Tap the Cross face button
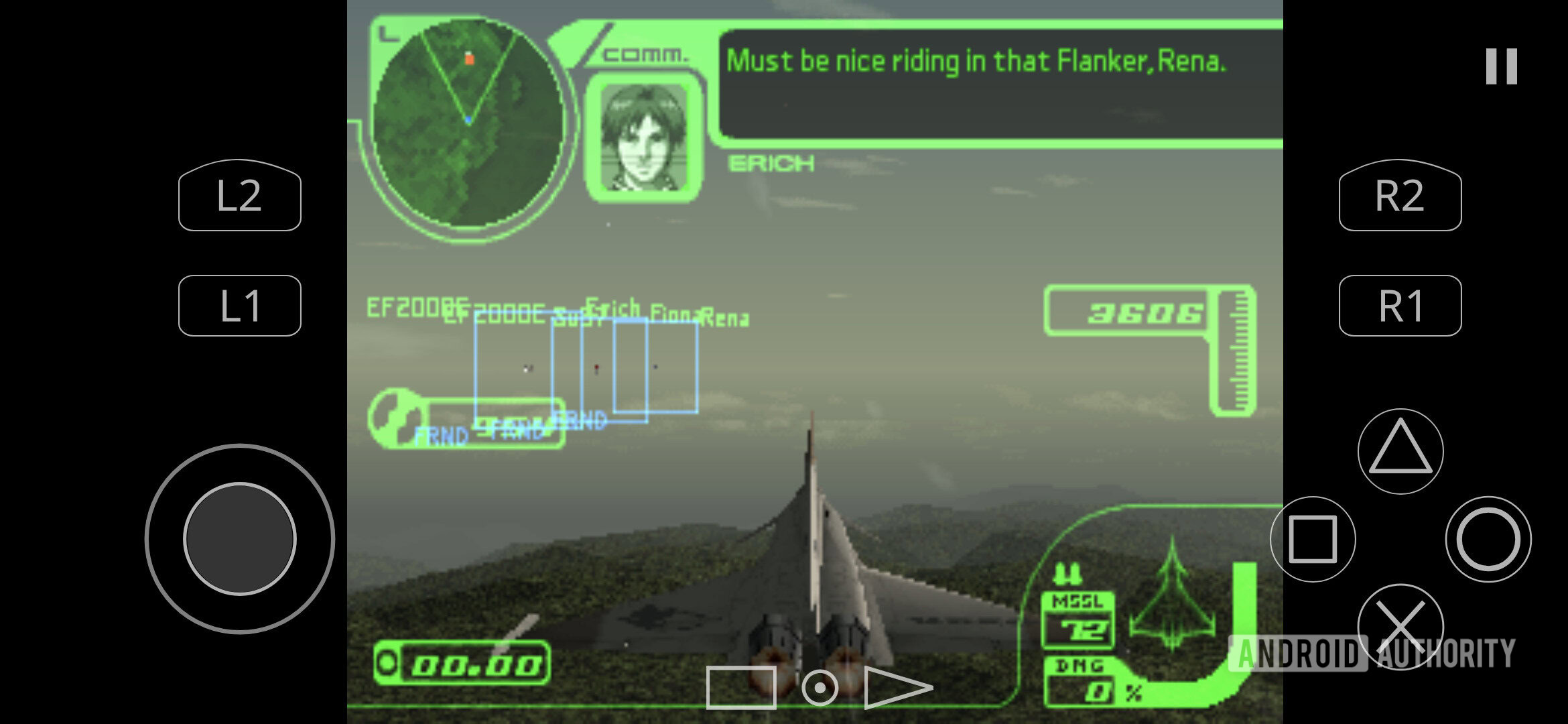Screen dimensions: 1568x724 1400,625
